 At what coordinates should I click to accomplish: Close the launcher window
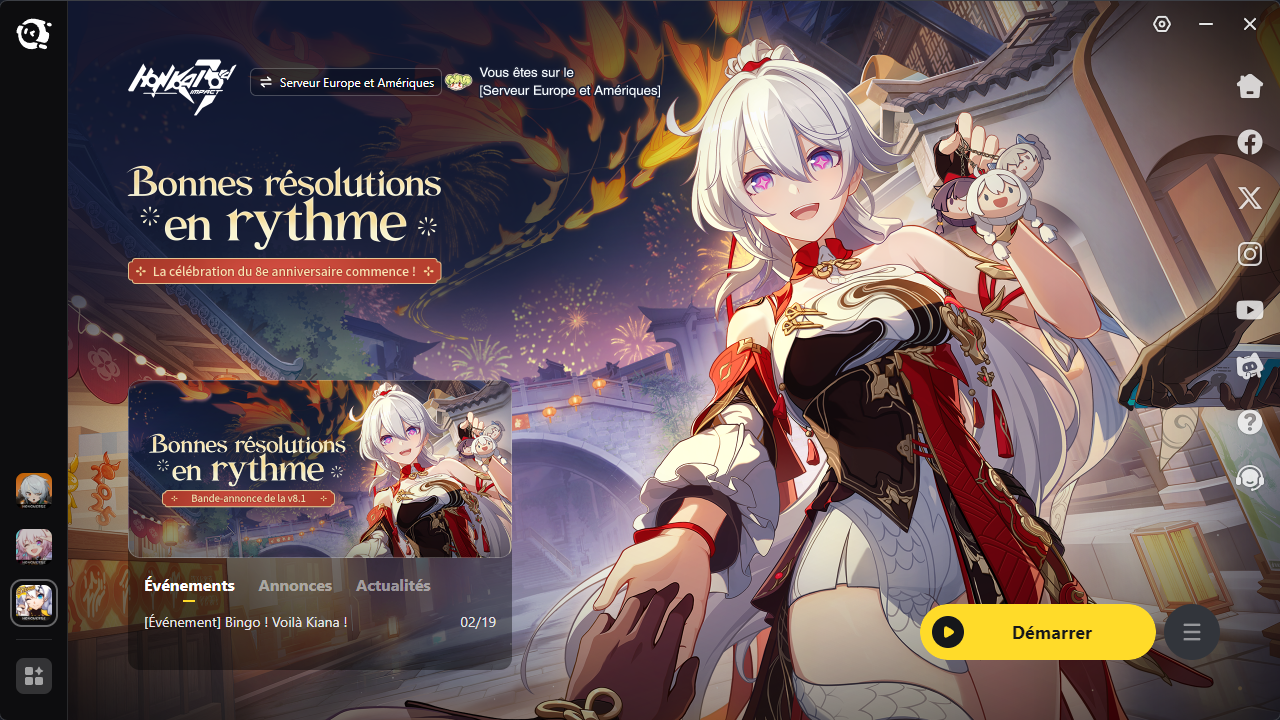click(x=1250, y=24)
